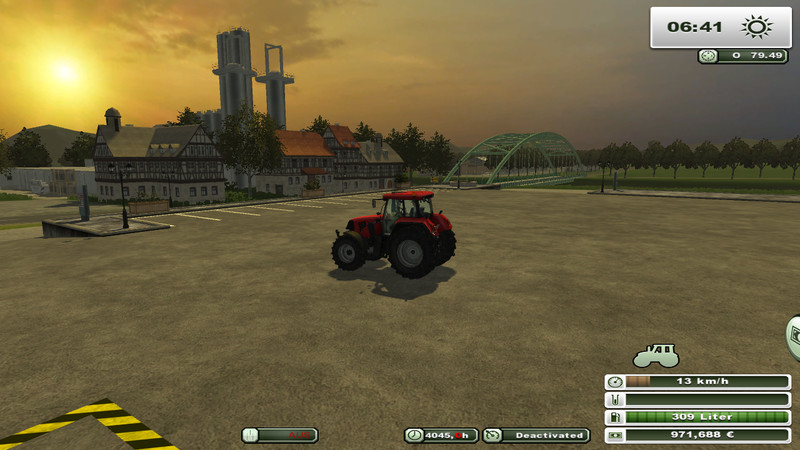Click the tractor vehicle icon
This screenshot has height=450, width=800.
(x=656, y=355)
